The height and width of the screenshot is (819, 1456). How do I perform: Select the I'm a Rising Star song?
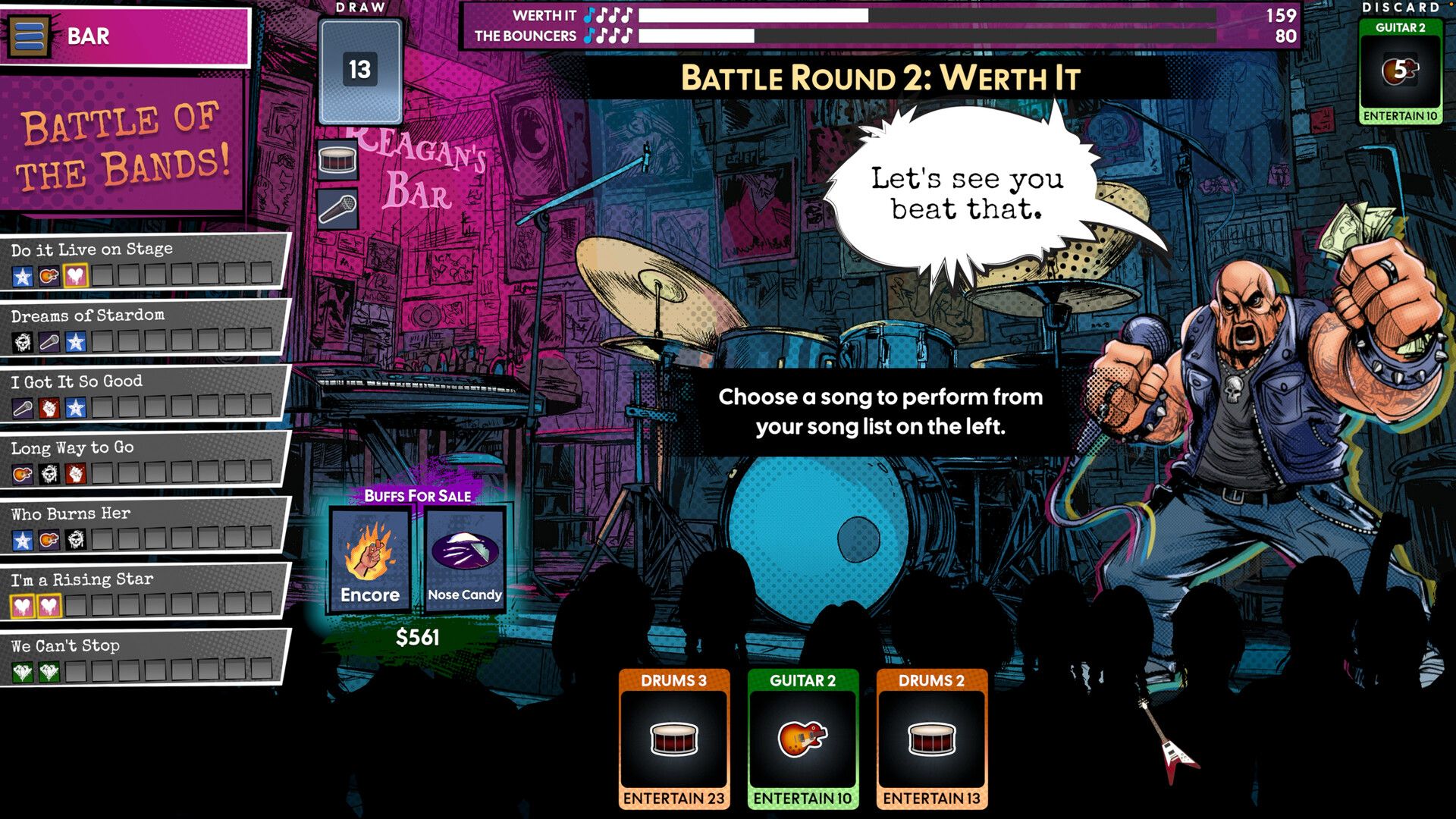pos(143,591)
